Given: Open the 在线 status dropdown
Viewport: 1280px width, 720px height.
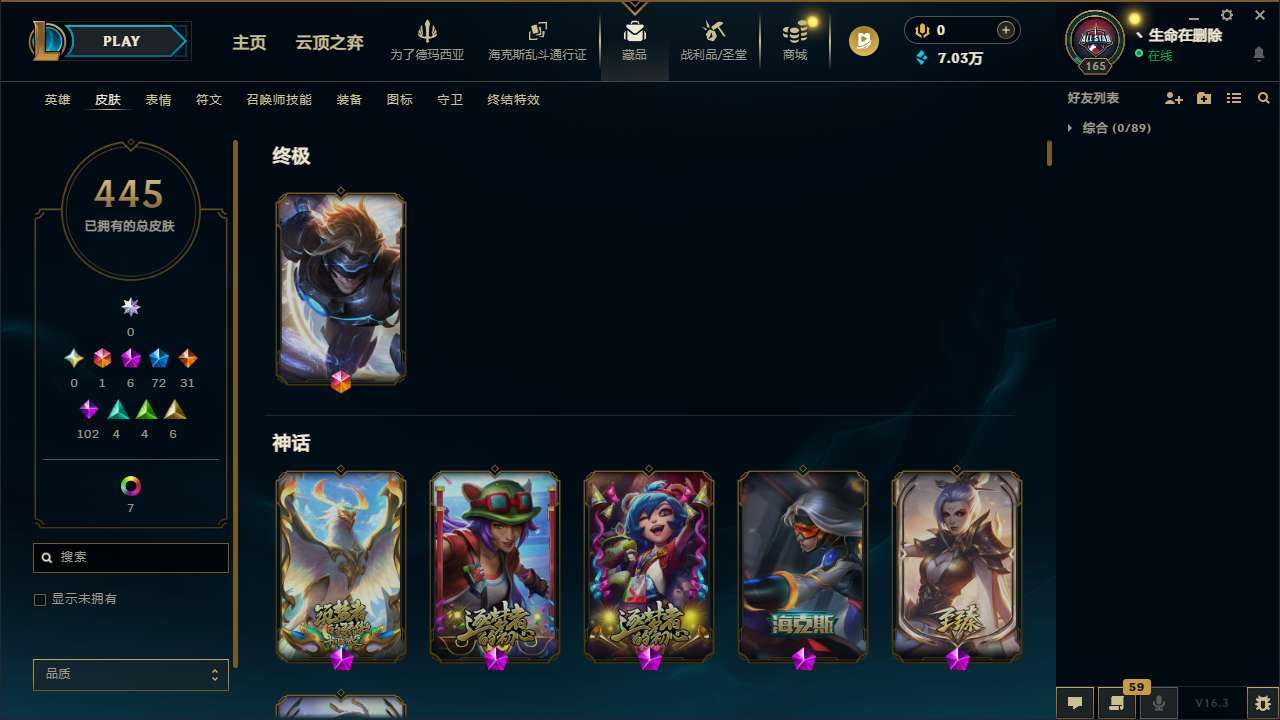Looking at the screenshot, I should point(1158,56).
